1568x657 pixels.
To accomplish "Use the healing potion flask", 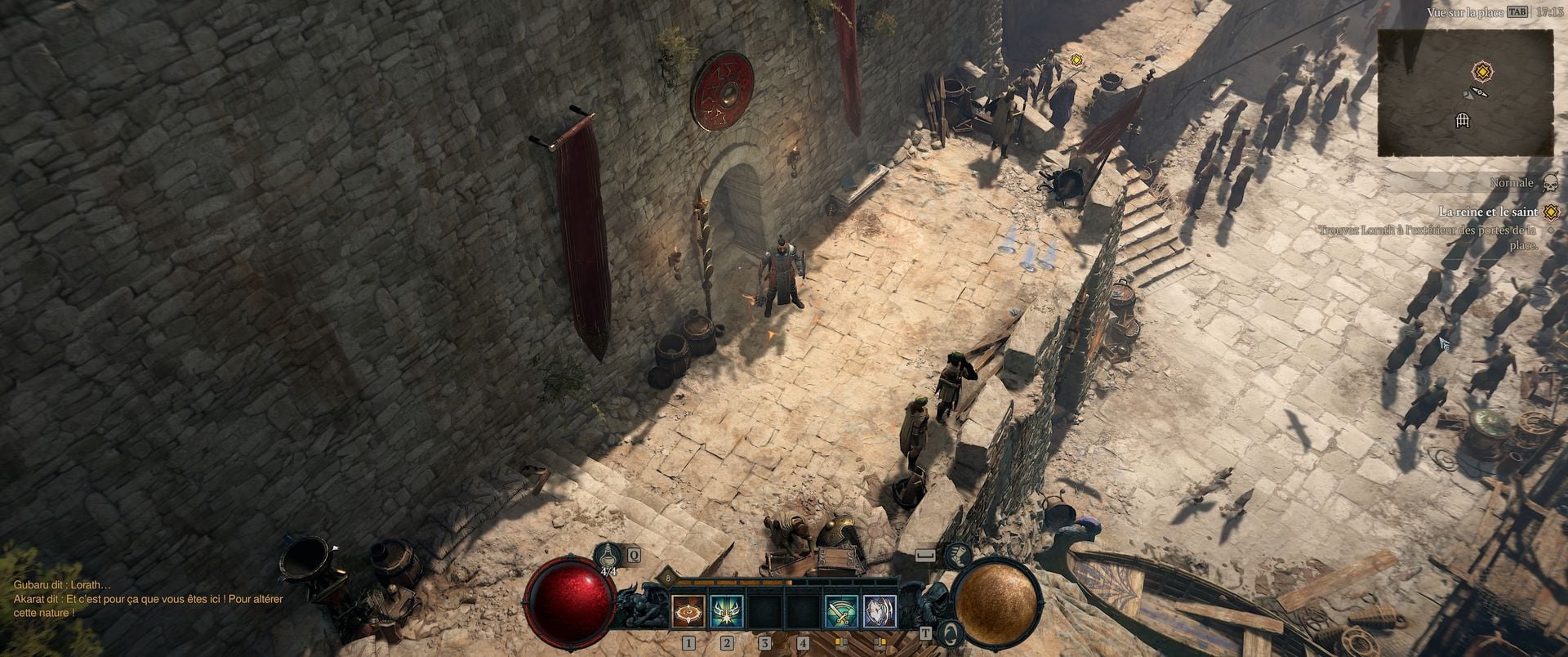I will point(608,556).
